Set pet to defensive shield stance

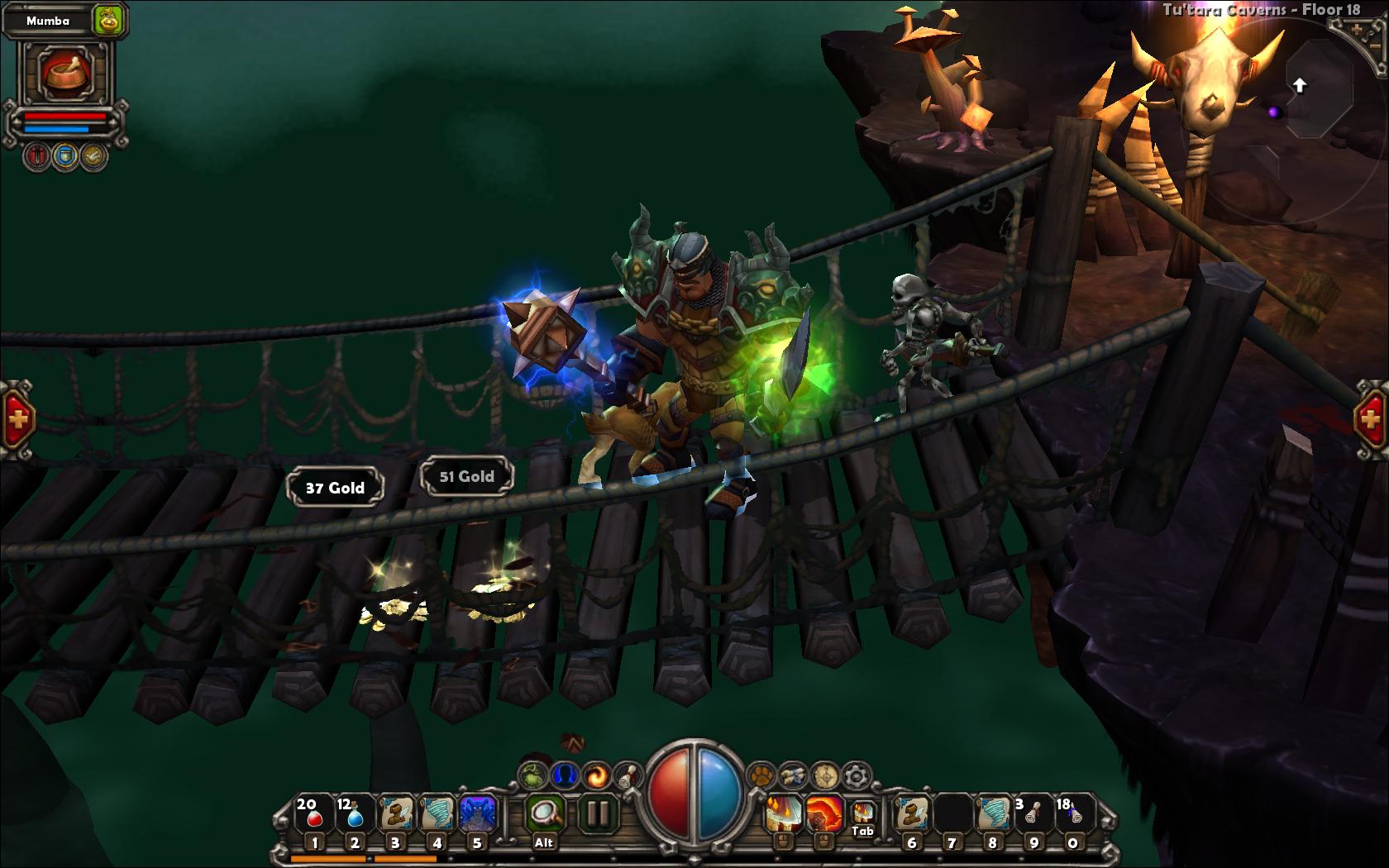pos(65,155)
